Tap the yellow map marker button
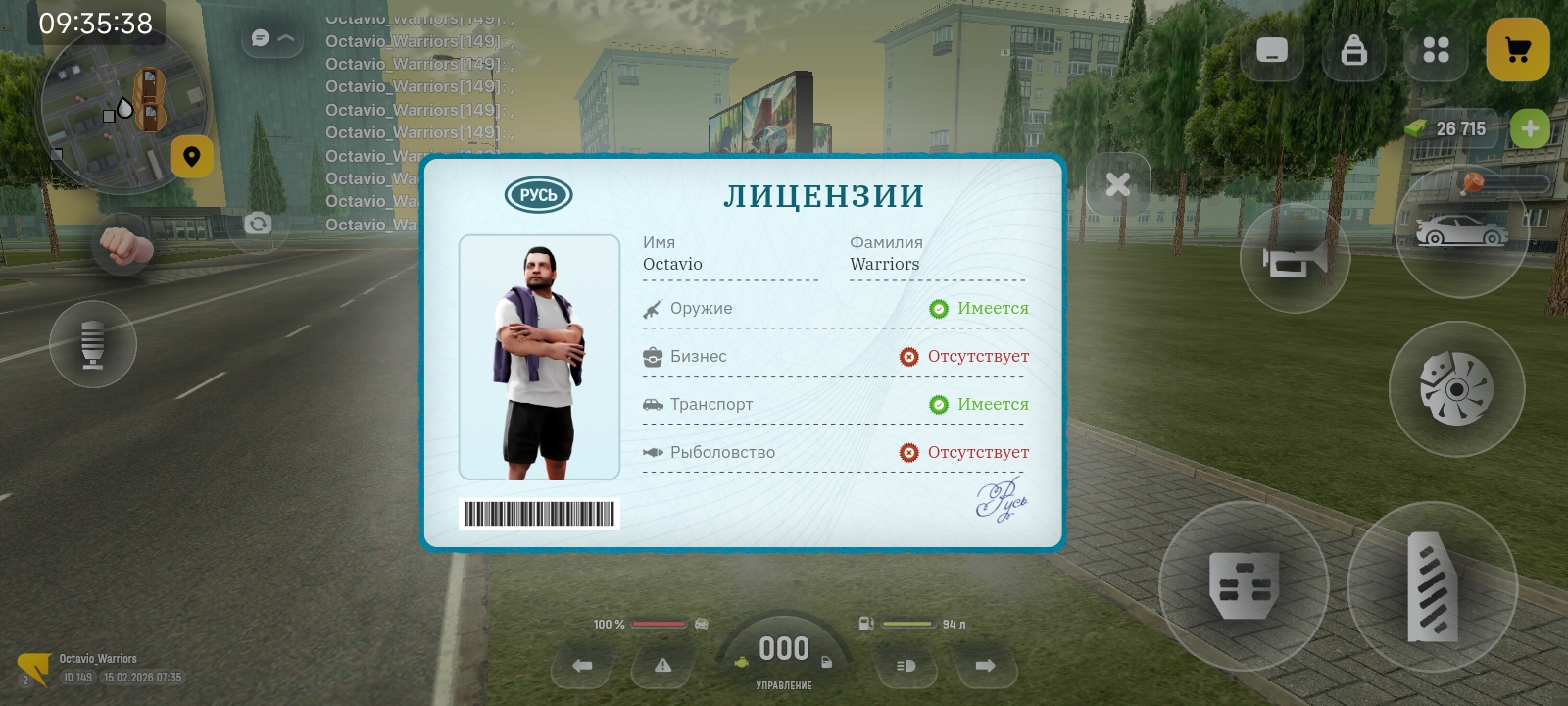Screen dimensions: 1568x706 [x=192, y=157]
